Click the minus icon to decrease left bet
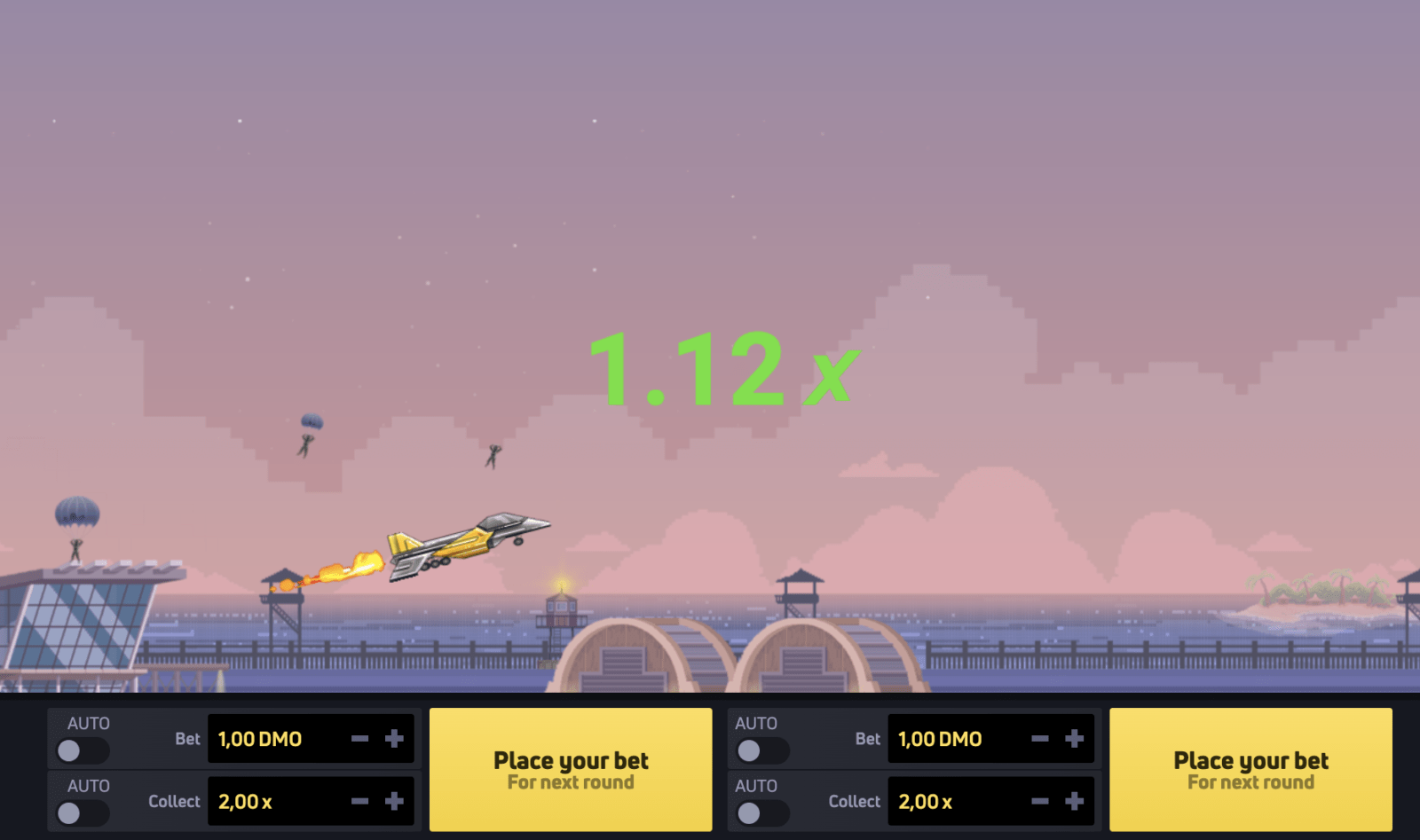This screenshot has width=1420, height=840. 360,738
